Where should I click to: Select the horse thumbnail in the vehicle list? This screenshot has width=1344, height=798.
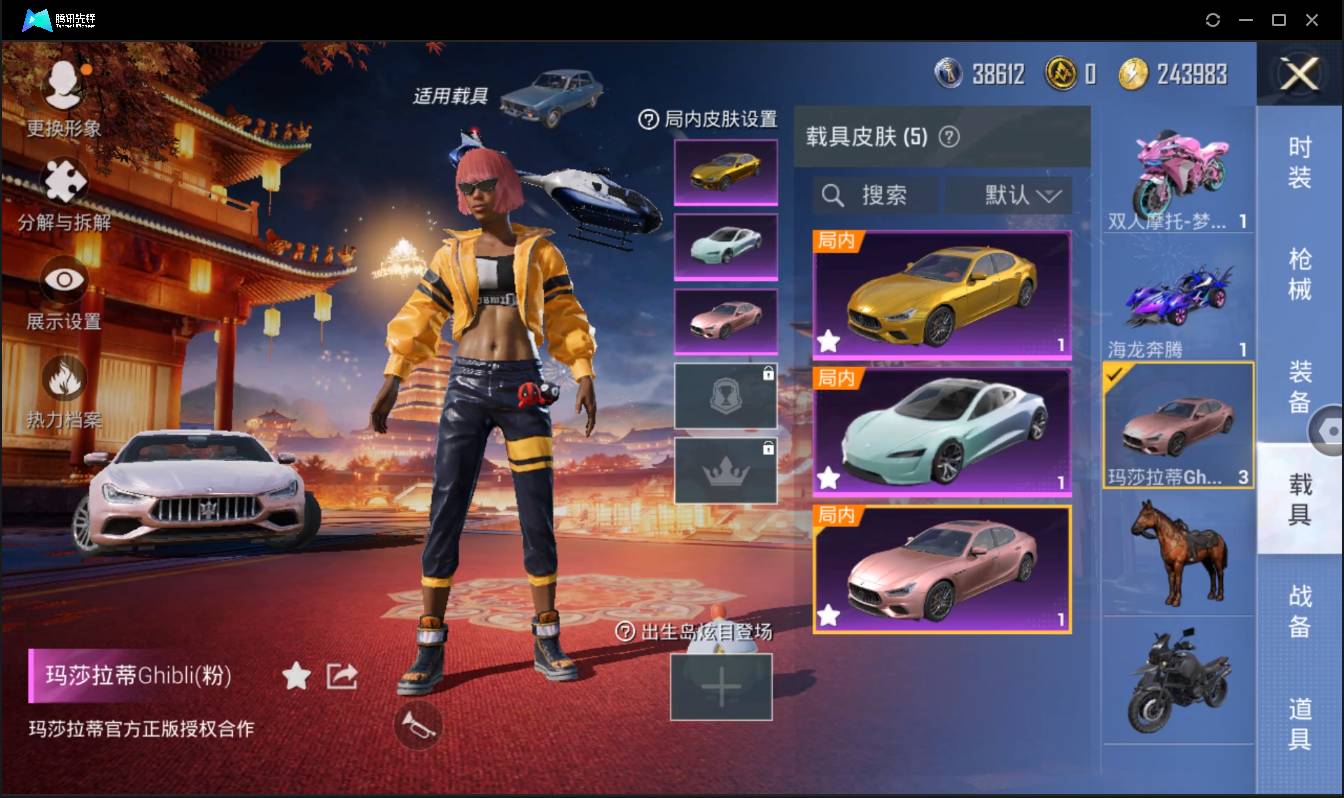pos(1178,552)
